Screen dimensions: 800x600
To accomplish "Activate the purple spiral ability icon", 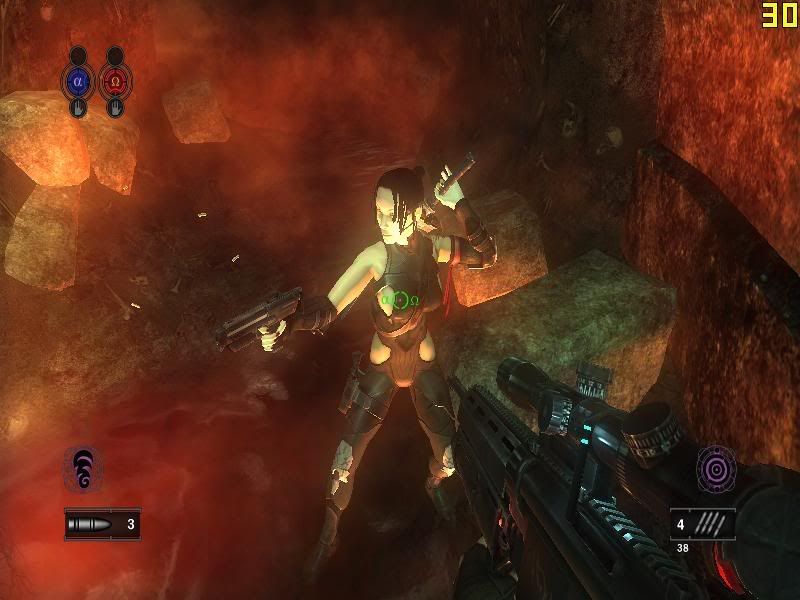I will [x=82, y=468].
